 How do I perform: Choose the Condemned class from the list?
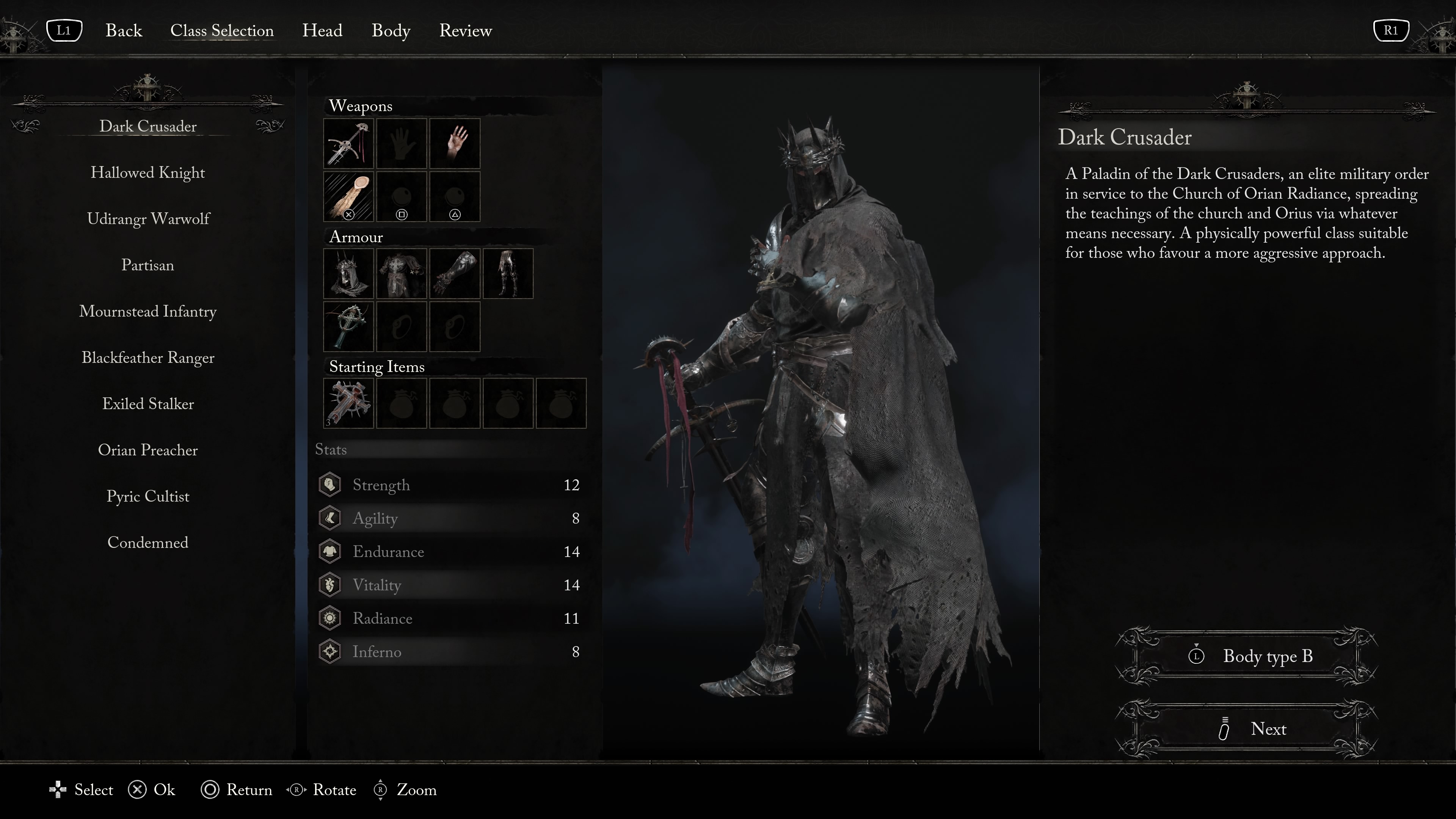(147, 543)
